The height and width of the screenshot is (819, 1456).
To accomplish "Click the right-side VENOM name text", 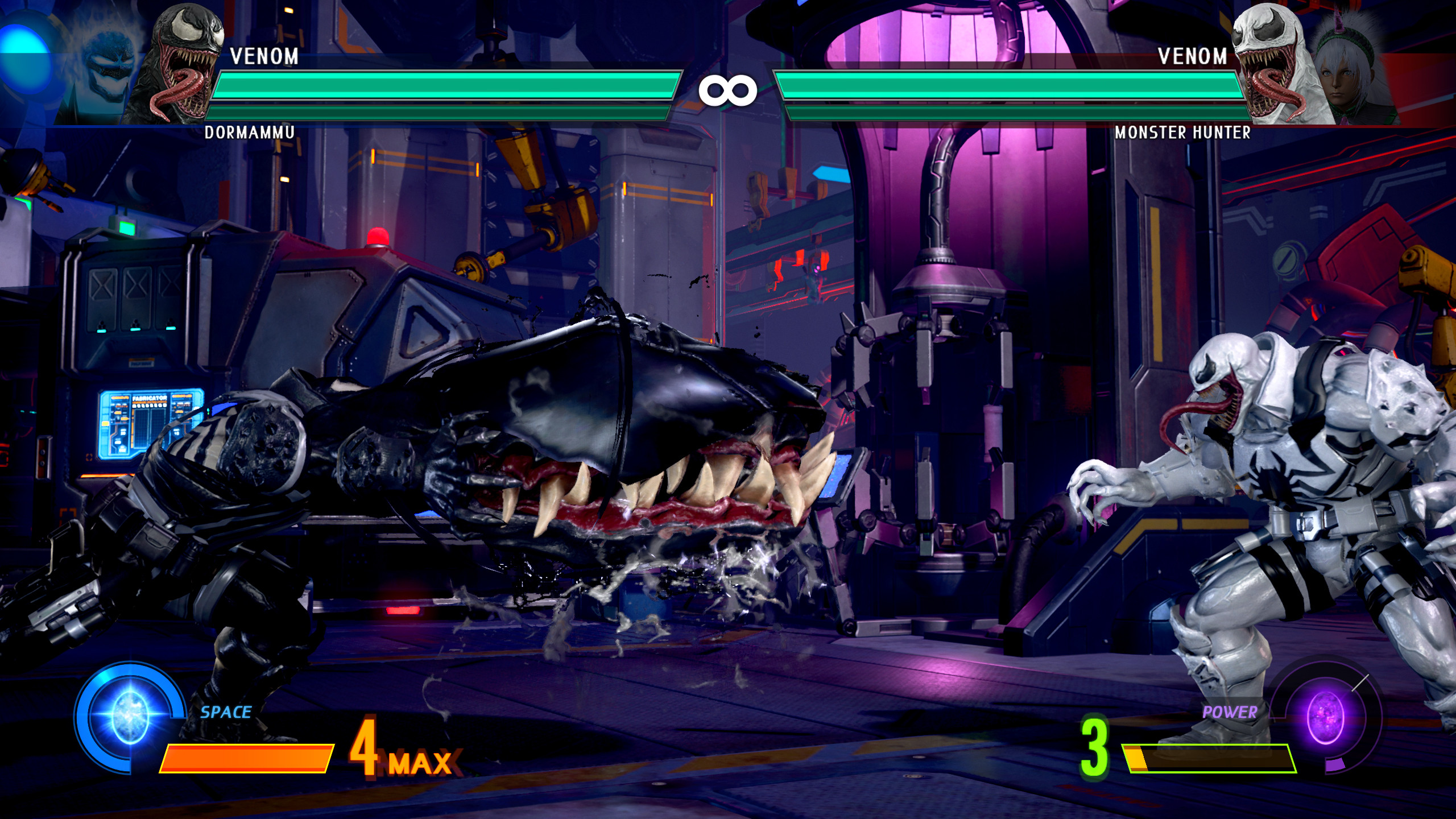I will [x=1192, y=57].
